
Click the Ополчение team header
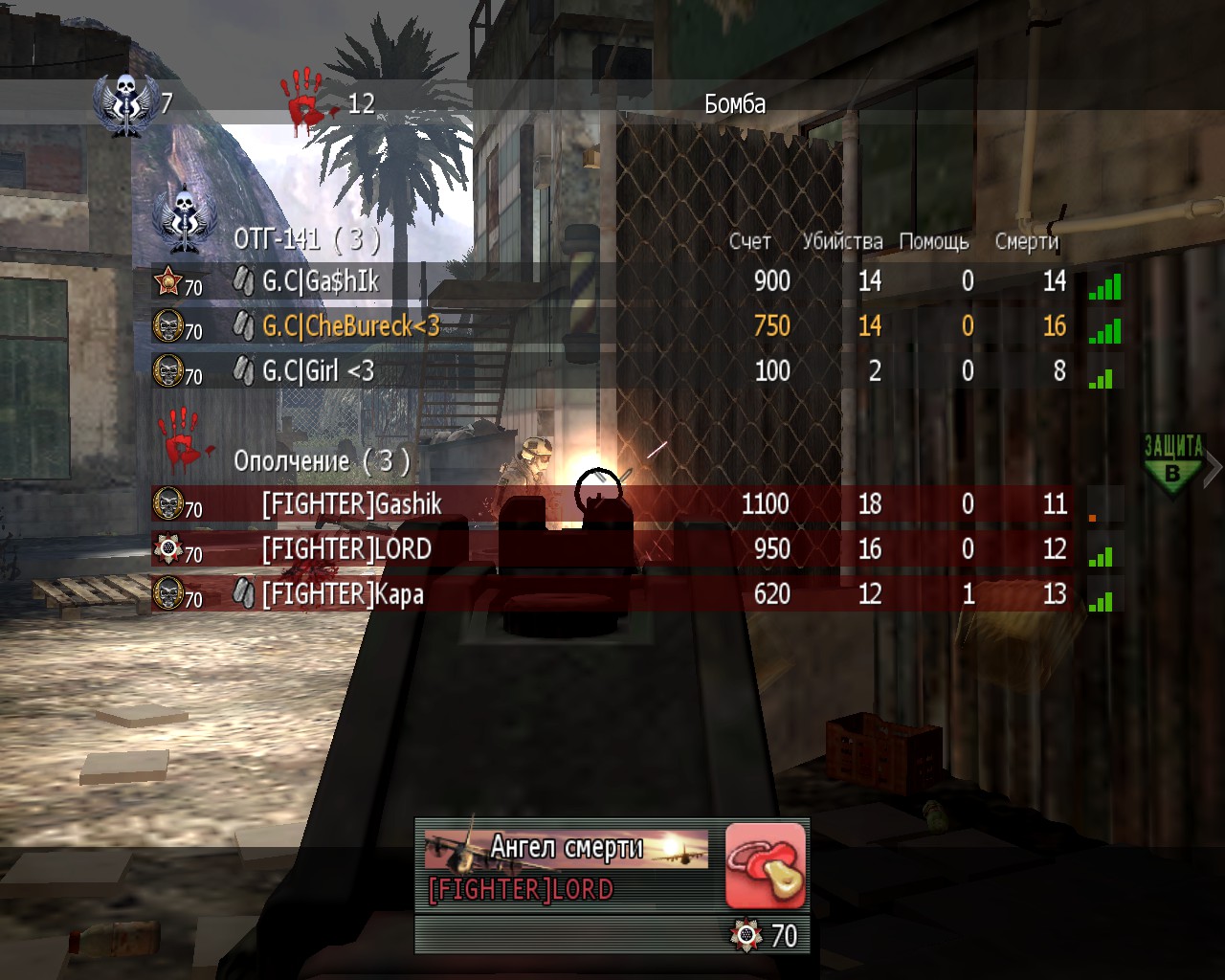322,461
